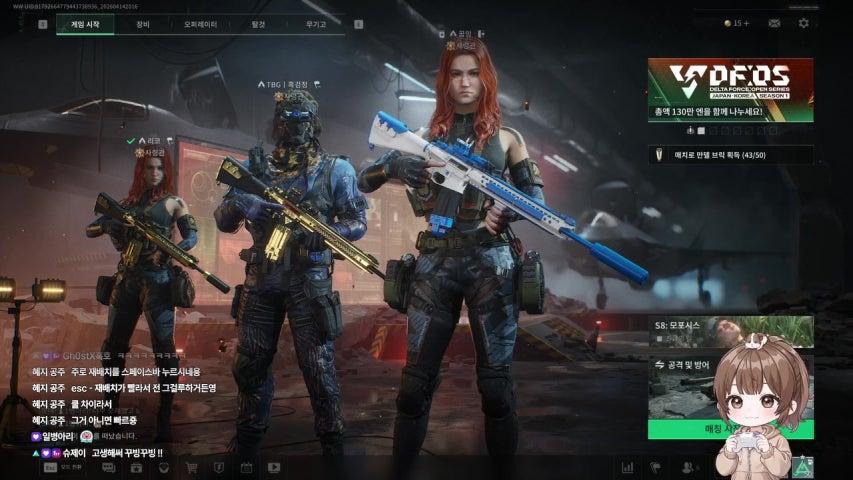Open the flag icon in bottom bar
This screenshot has height=480, width=853.
(x=656, y=467)
